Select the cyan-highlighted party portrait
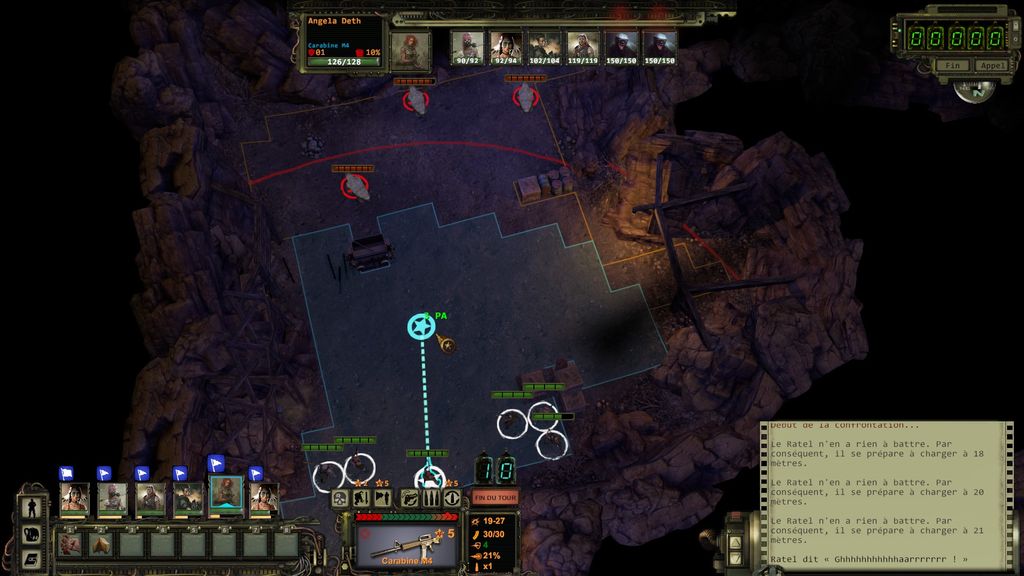 (x=226, y=494)
